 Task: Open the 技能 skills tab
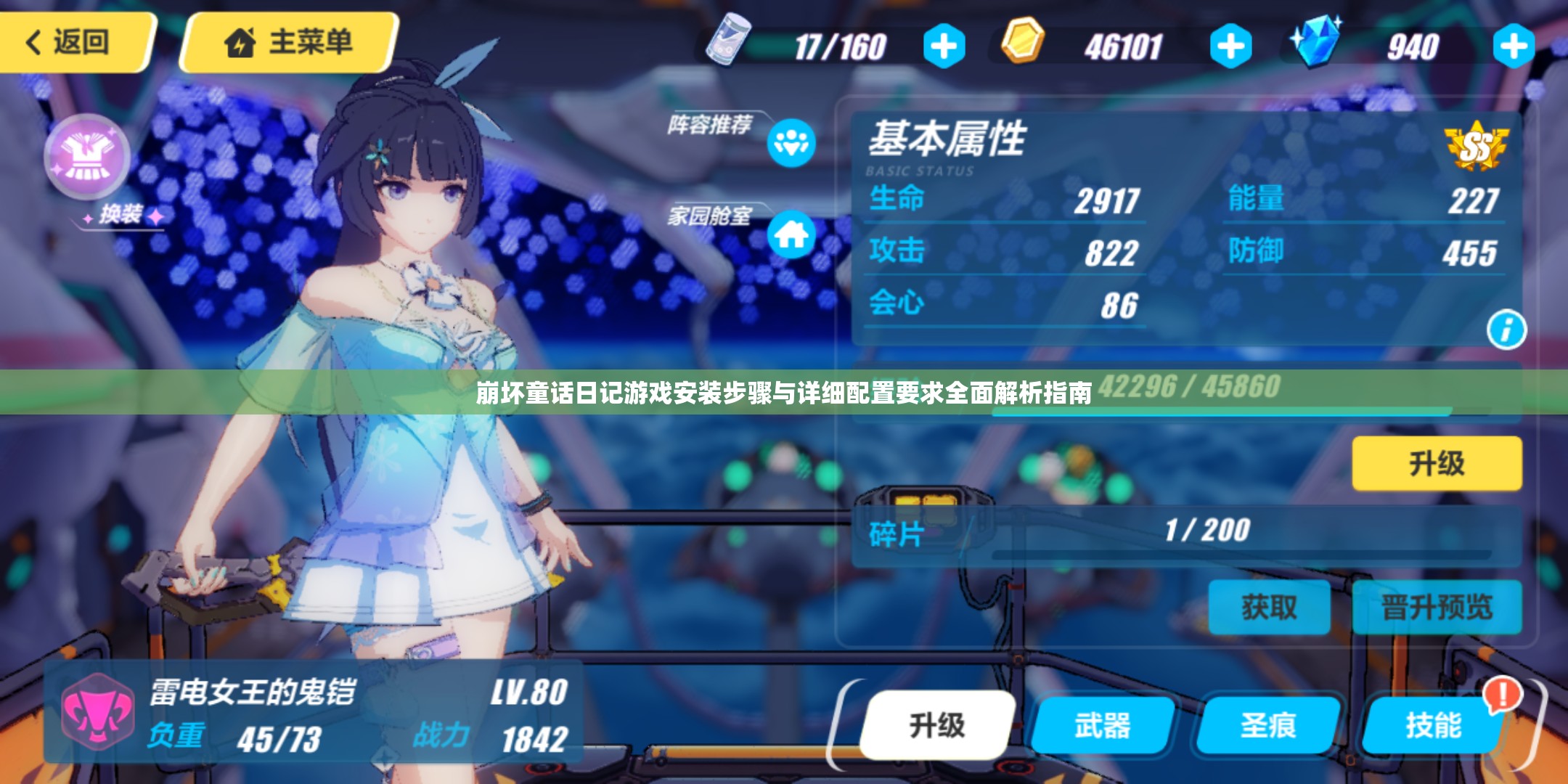(x=1434, y=724)
